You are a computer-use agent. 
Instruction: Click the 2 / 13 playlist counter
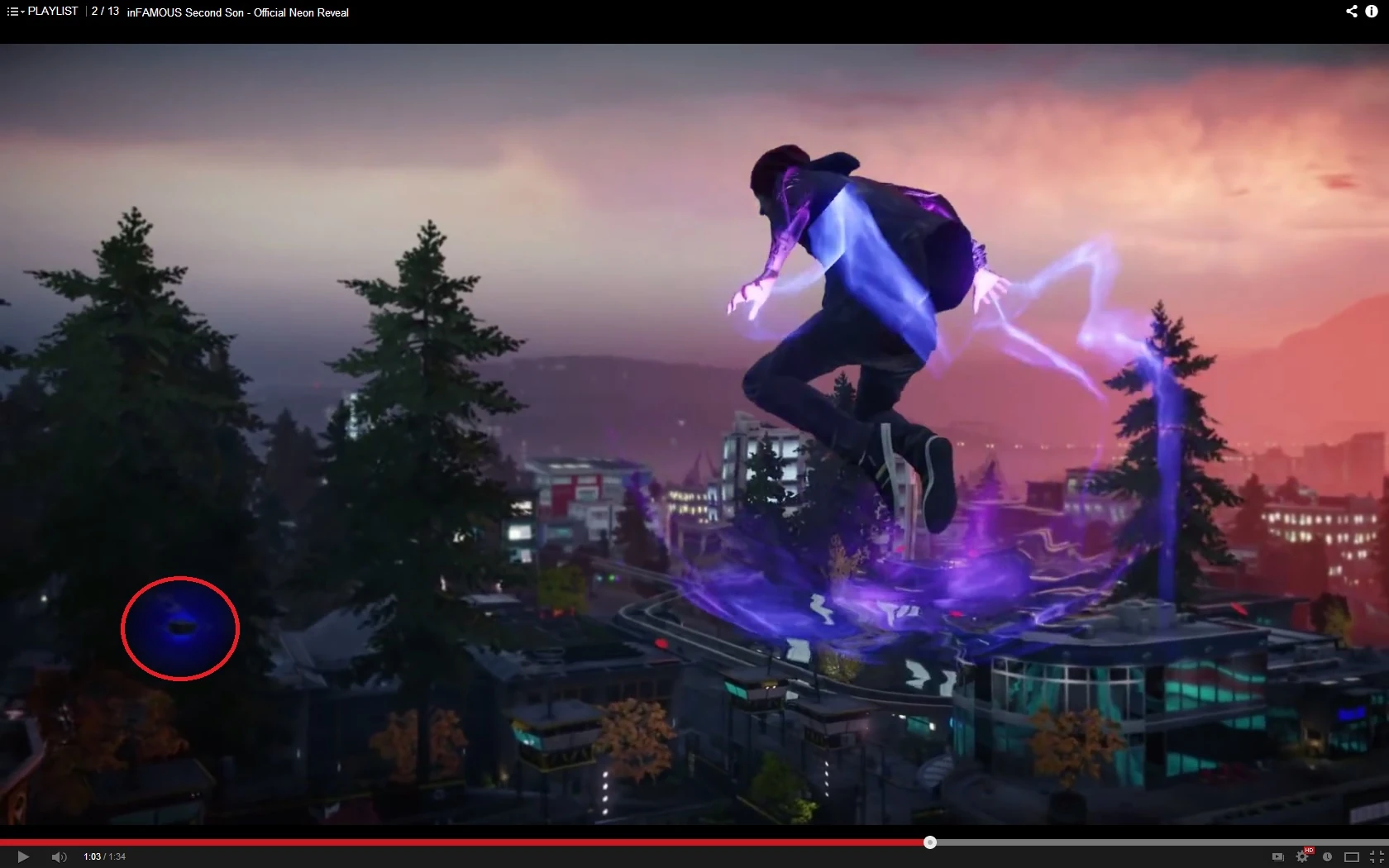pos(105,12)
